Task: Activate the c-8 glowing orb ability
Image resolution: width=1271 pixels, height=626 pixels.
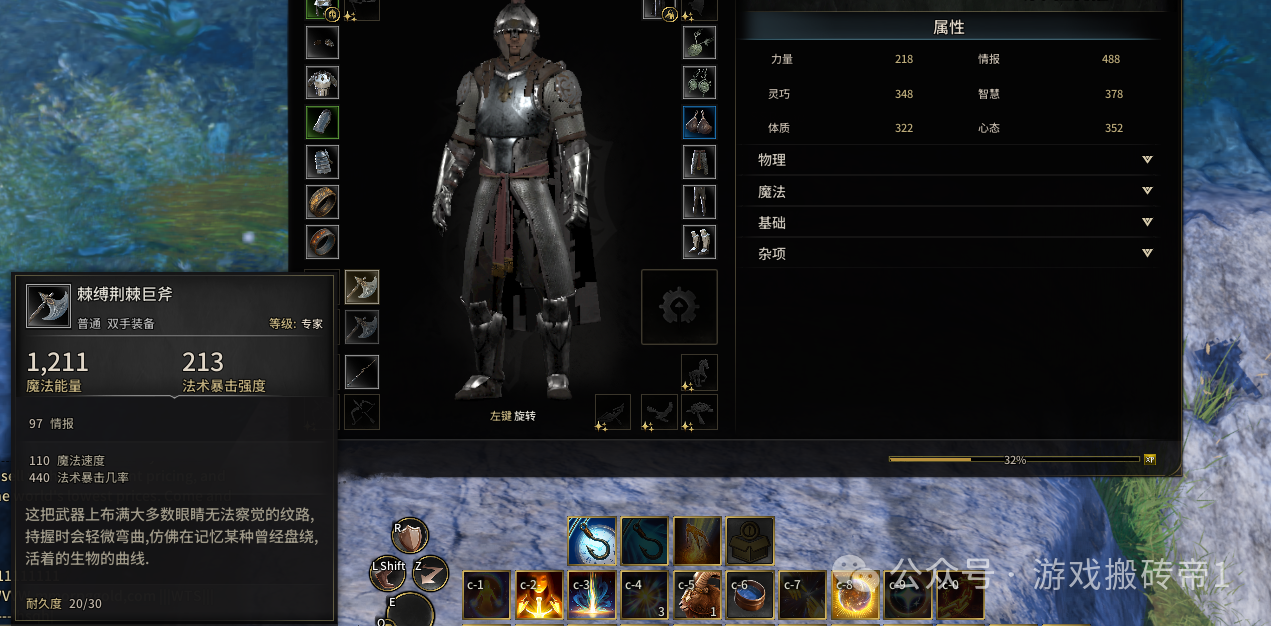Action: (x=855, y=595)
